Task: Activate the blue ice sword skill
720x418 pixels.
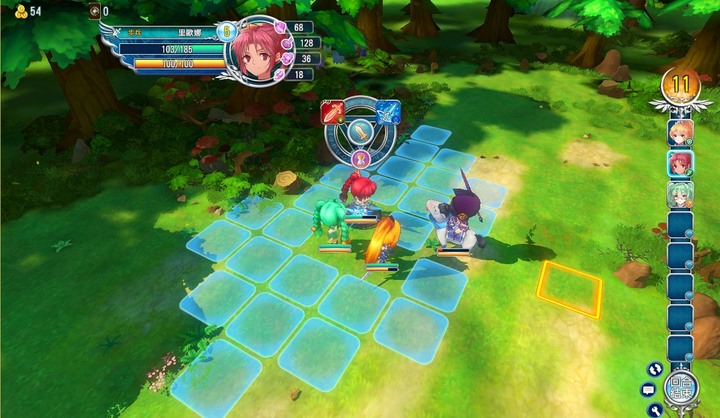Action: click(387, 112)
